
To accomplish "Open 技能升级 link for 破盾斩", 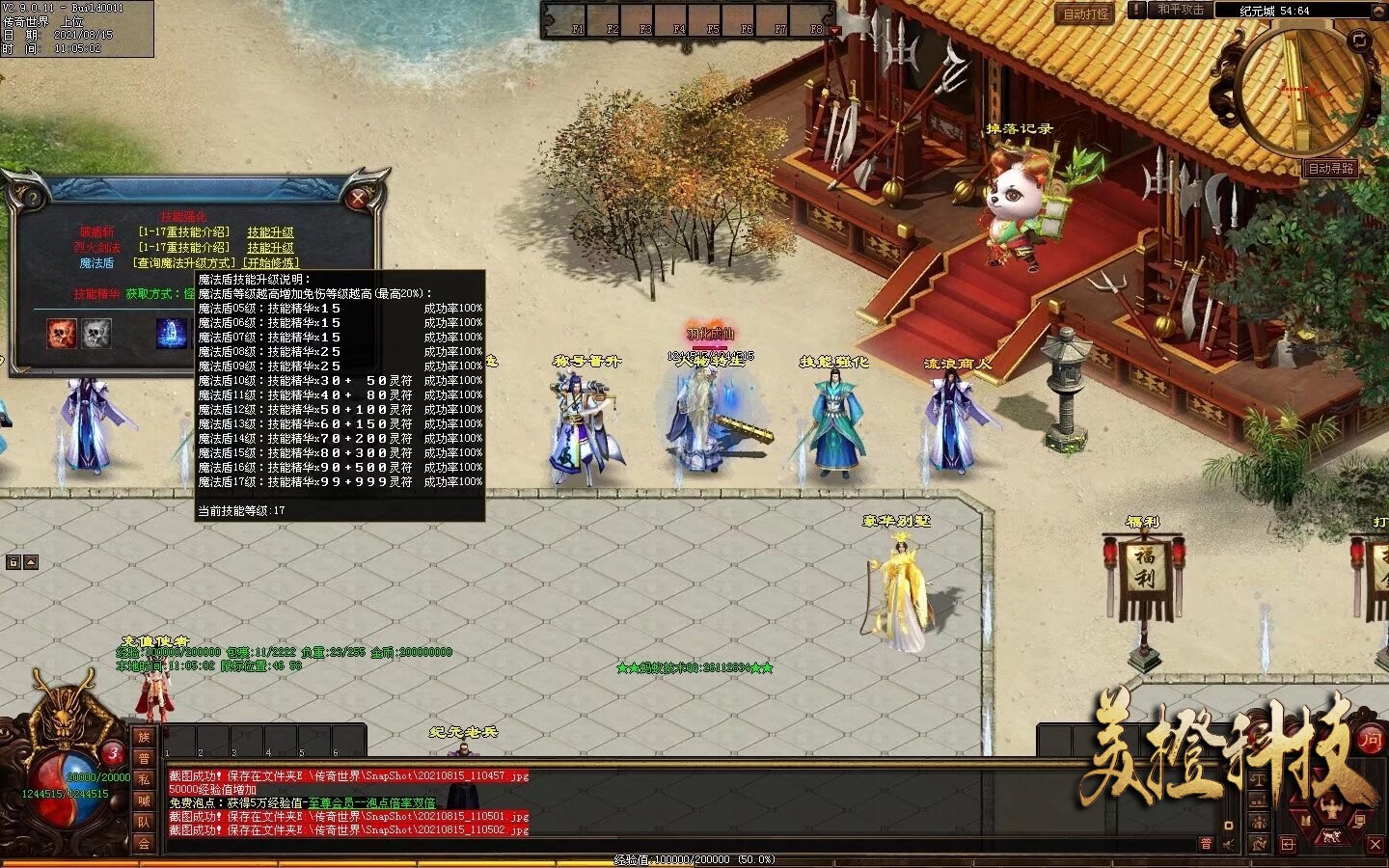I will (270, 232).
